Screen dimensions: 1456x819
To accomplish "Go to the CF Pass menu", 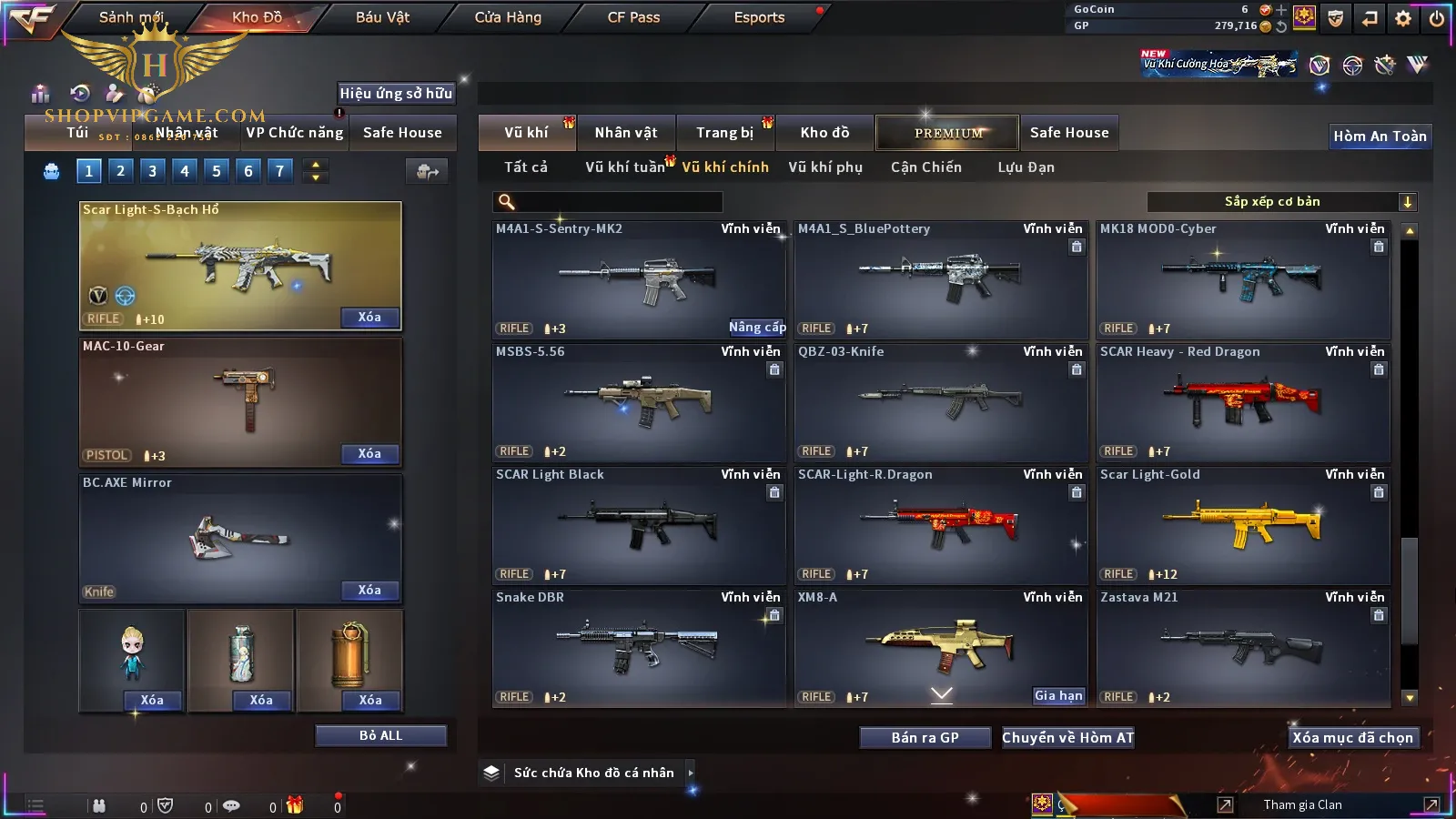I will pyautogui.click(x=633, y=17).
